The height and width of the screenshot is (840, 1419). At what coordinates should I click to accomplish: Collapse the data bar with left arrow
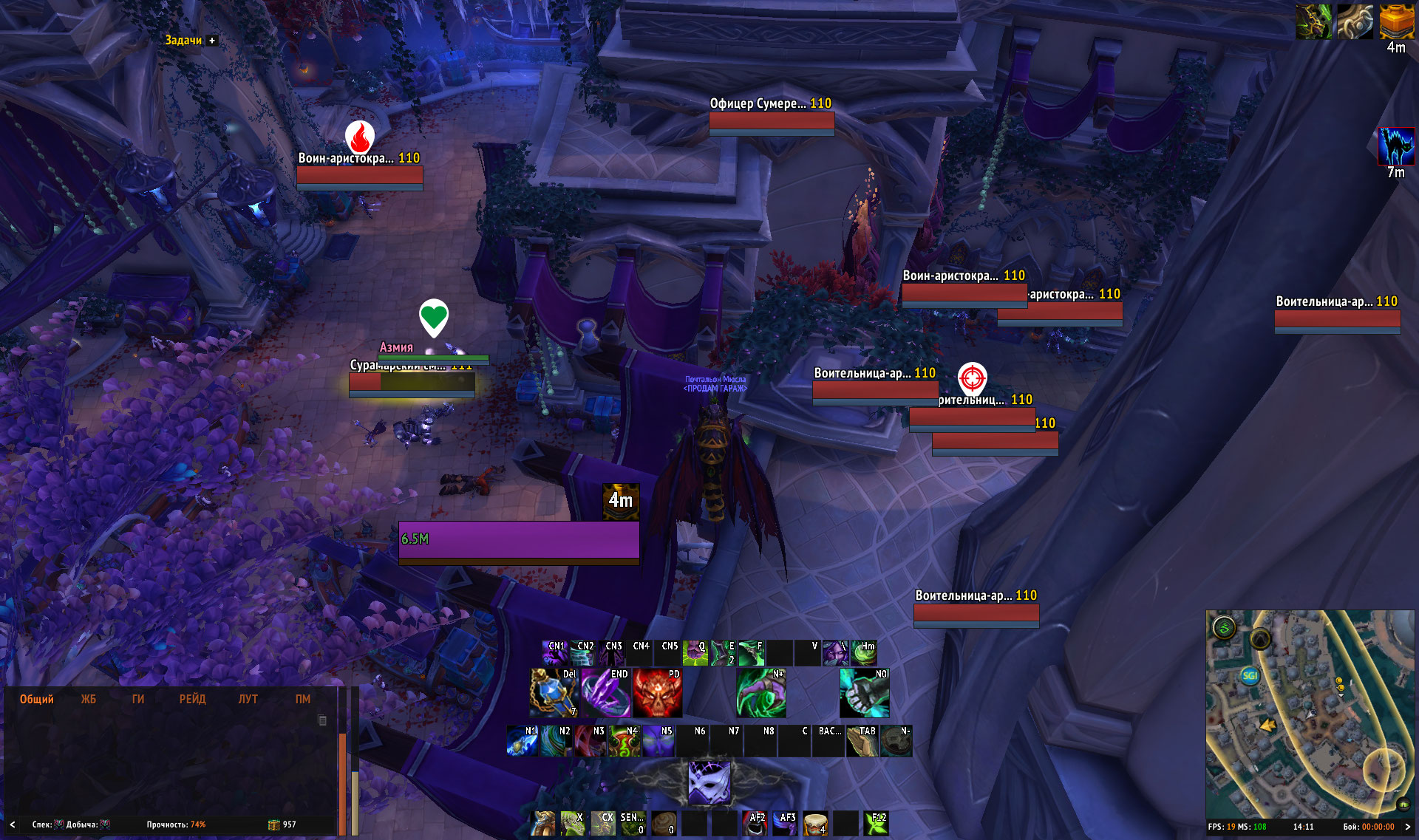pyautogui.click(x=13, y=824)
